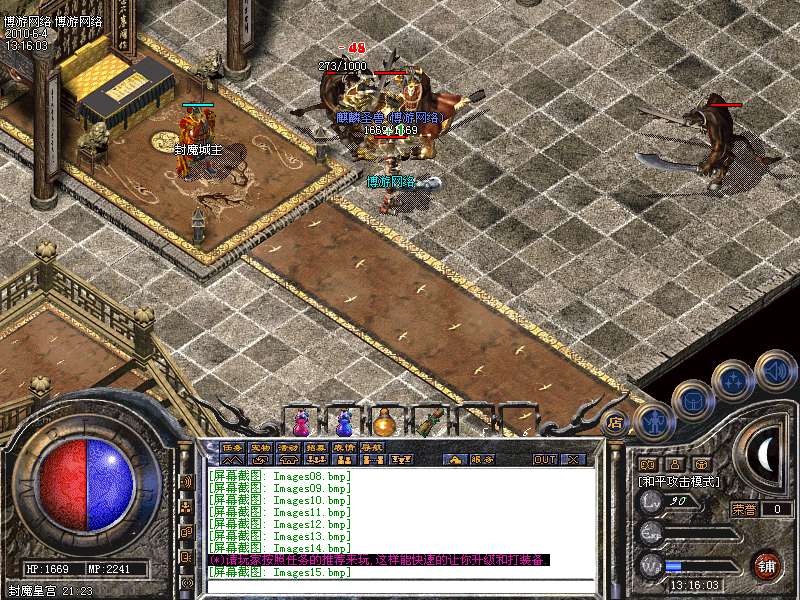Use the blue potion in the belt
800x600 pixels.
click(x=343, y=420)
